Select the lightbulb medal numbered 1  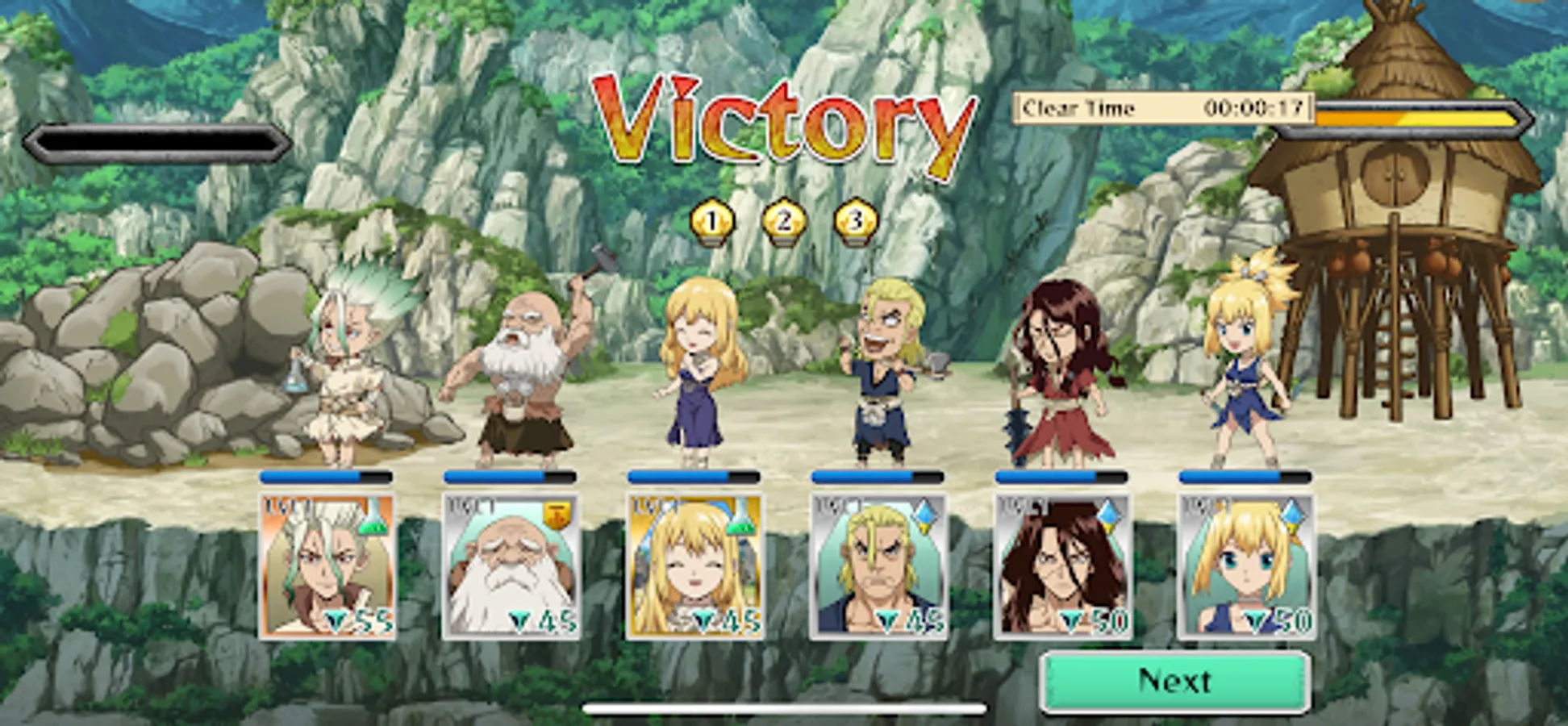click(711, 219)
